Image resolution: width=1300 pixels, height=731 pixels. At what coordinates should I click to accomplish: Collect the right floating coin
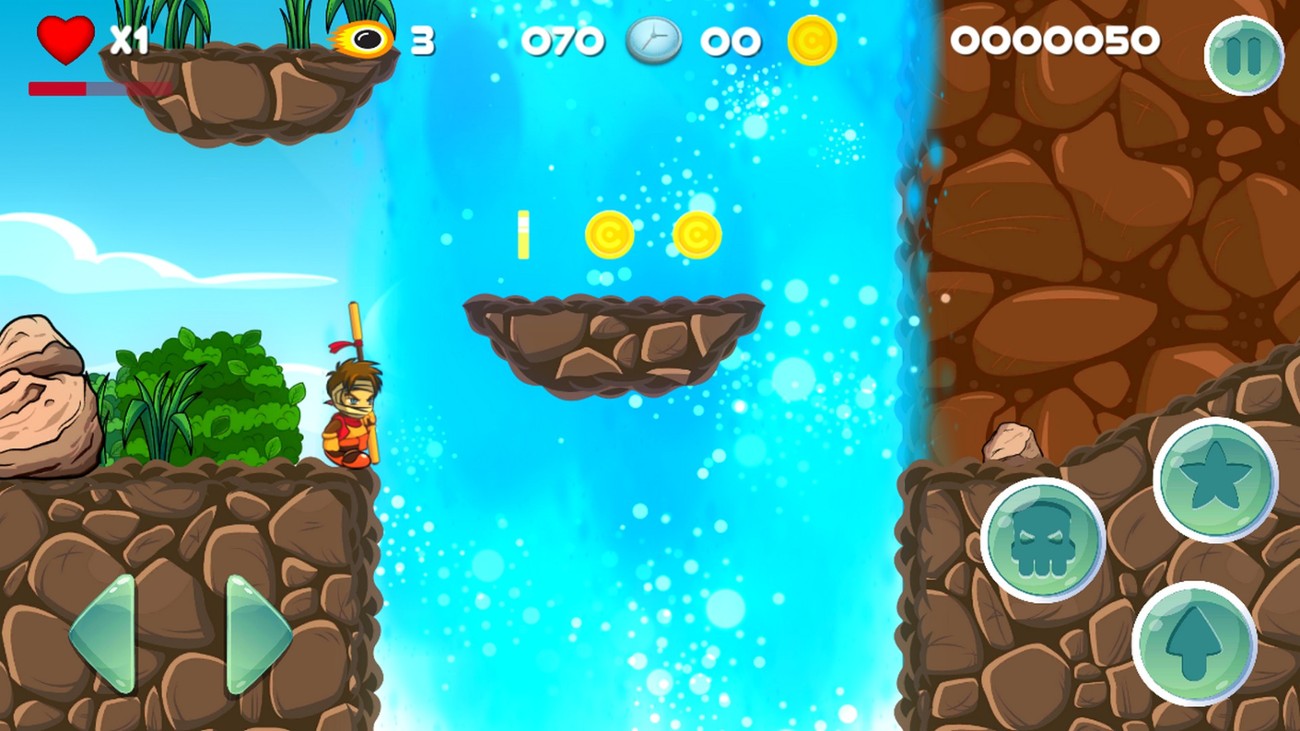coord(696,236)
